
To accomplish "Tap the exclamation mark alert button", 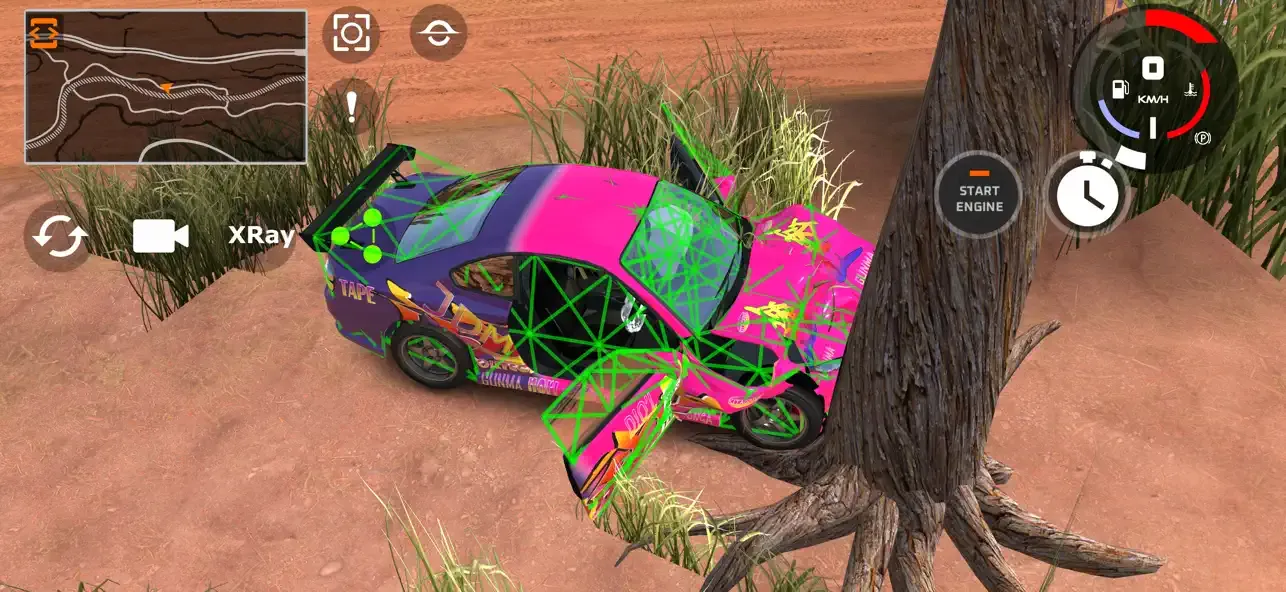I will 351,106.
